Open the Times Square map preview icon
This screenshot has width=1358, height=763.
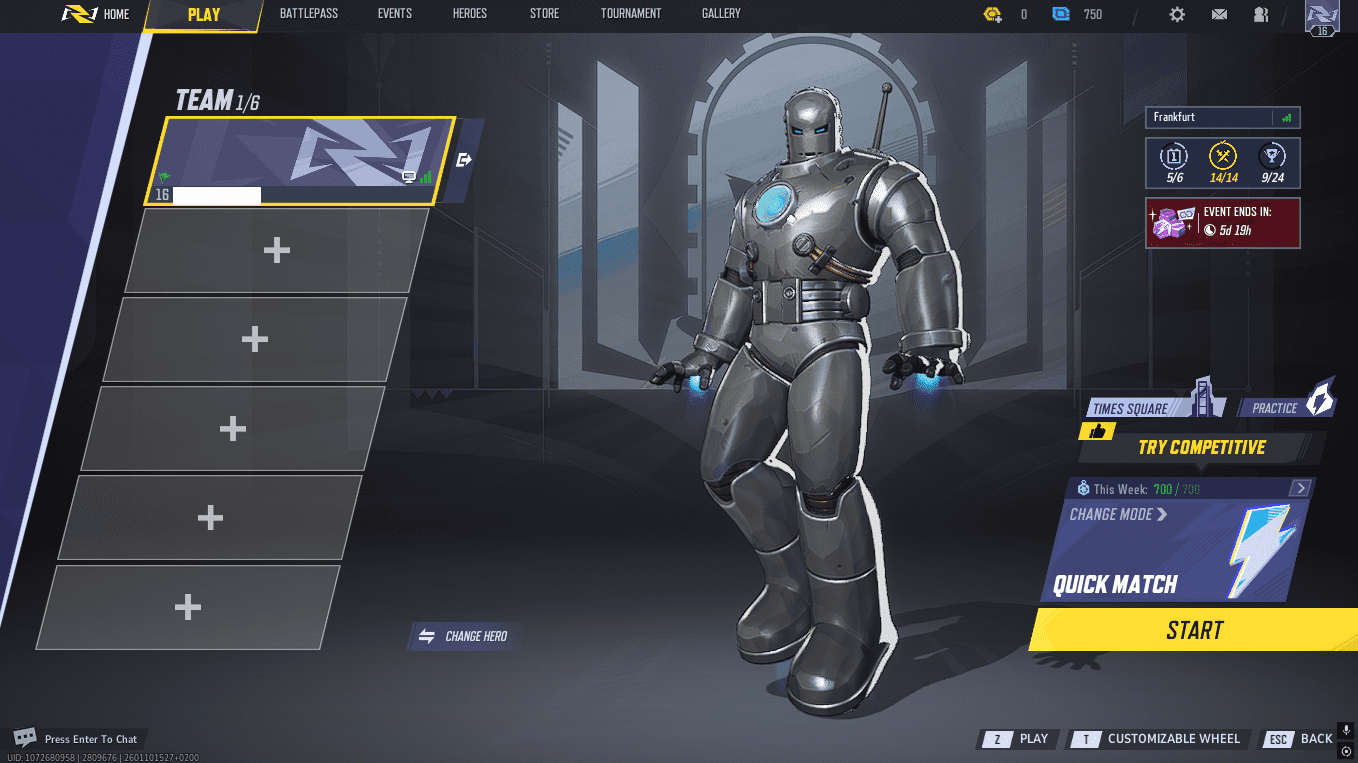click(1203, 400)
